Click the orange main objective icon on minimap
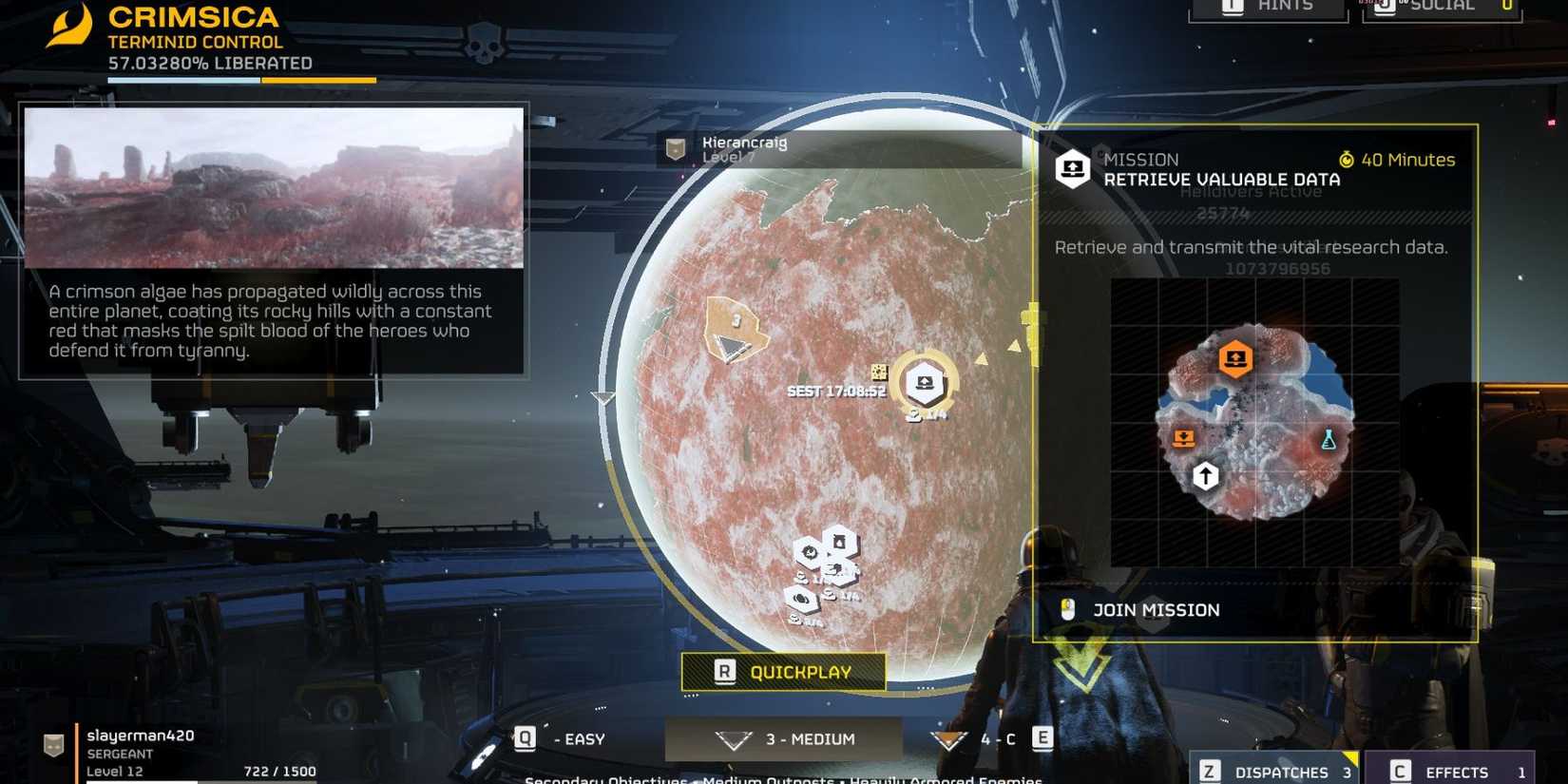This screenshot has width=1568, height=784. pos(1234,358)
